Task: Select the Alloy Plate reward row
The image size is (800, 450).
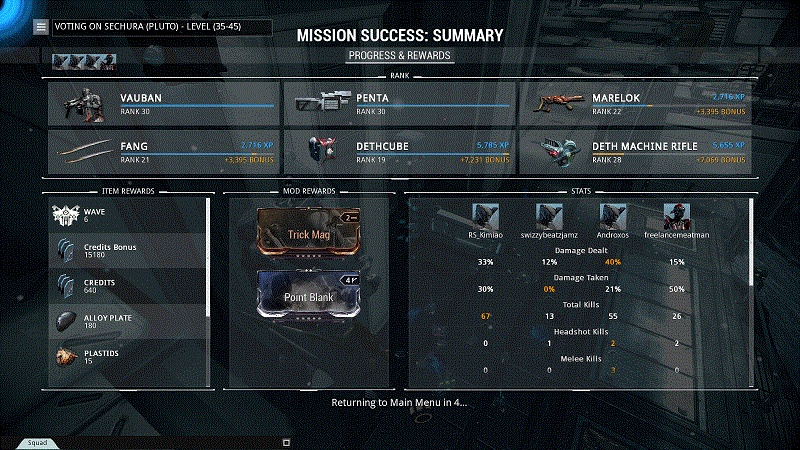Action: pos(128,320)
